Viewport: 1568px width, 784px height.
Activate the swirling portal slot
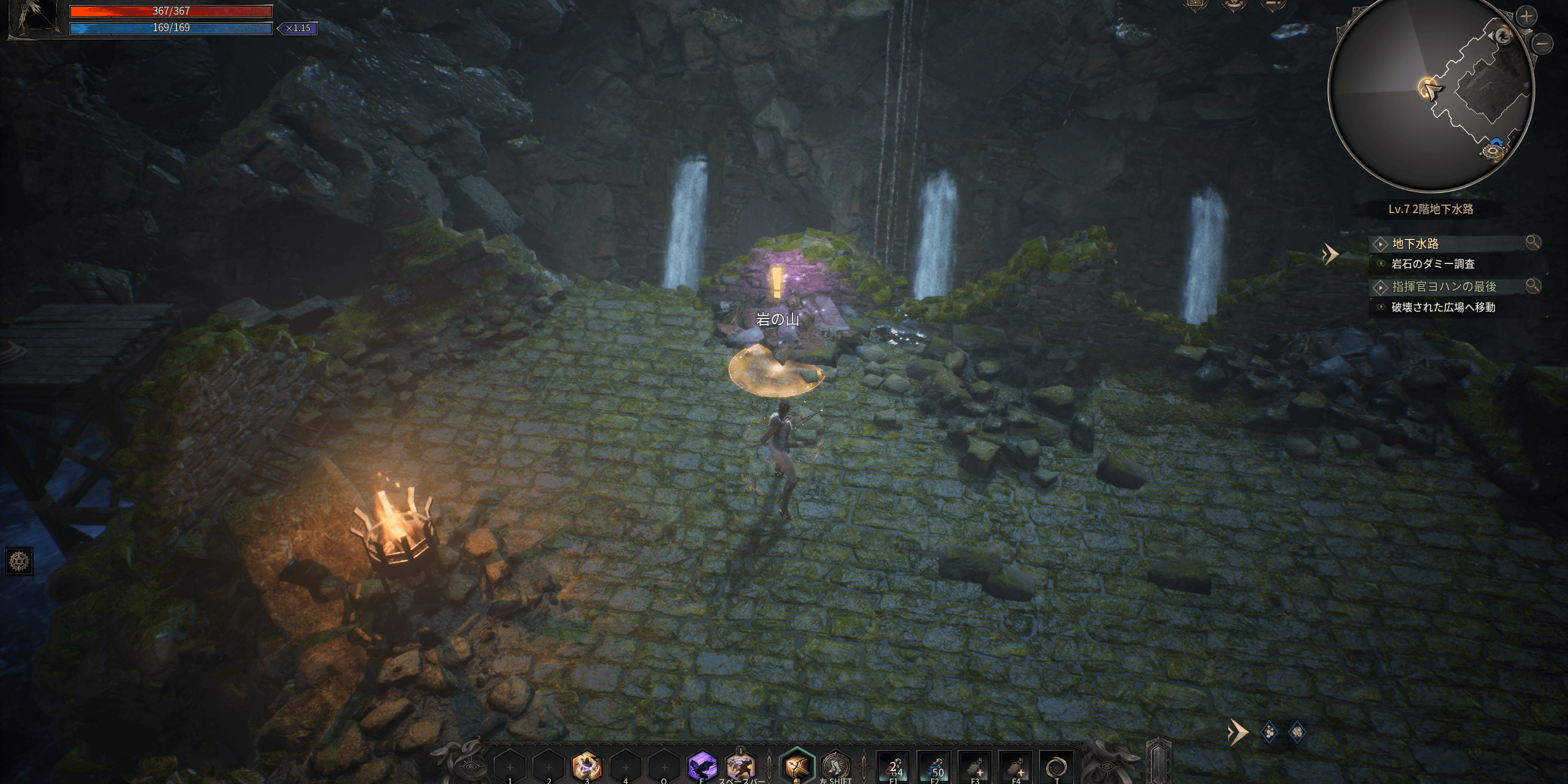tap(1056, 767)
